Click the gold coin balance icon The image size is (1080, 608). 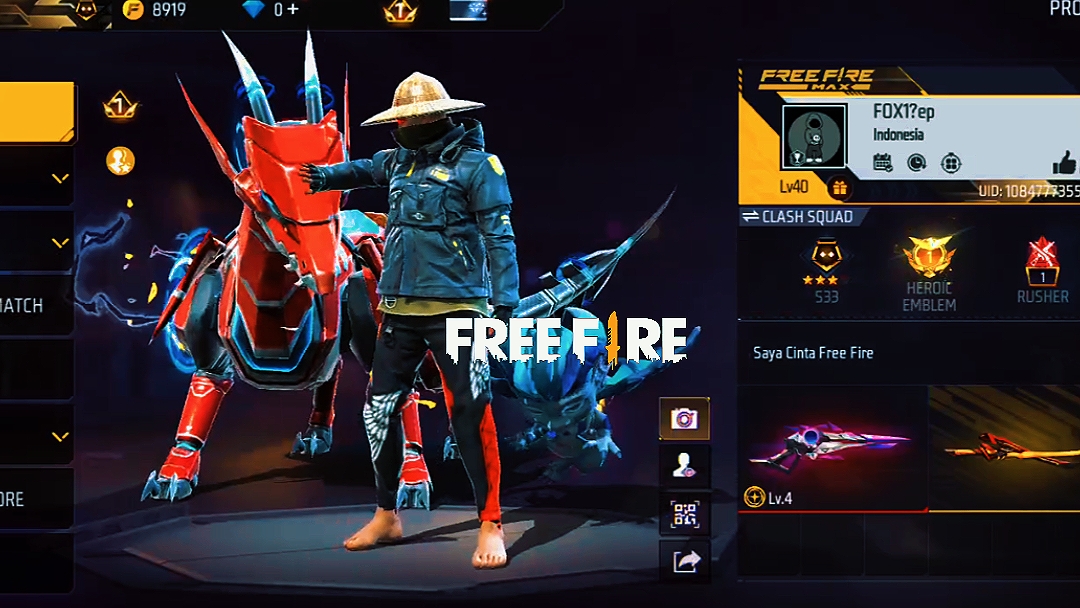coord(132,10)
